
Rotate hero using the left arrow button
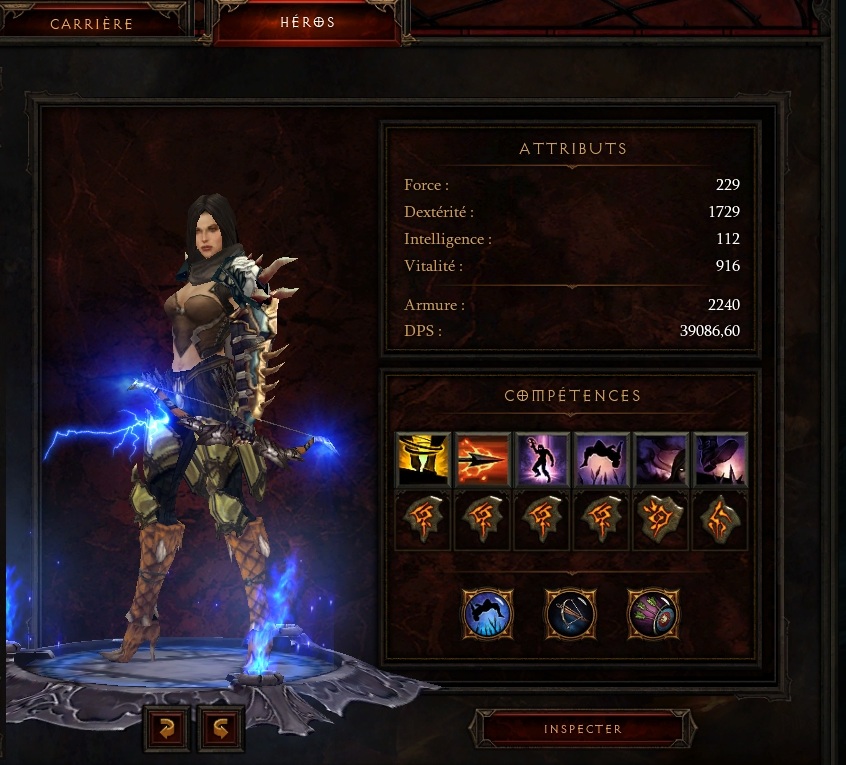[165, 728]
